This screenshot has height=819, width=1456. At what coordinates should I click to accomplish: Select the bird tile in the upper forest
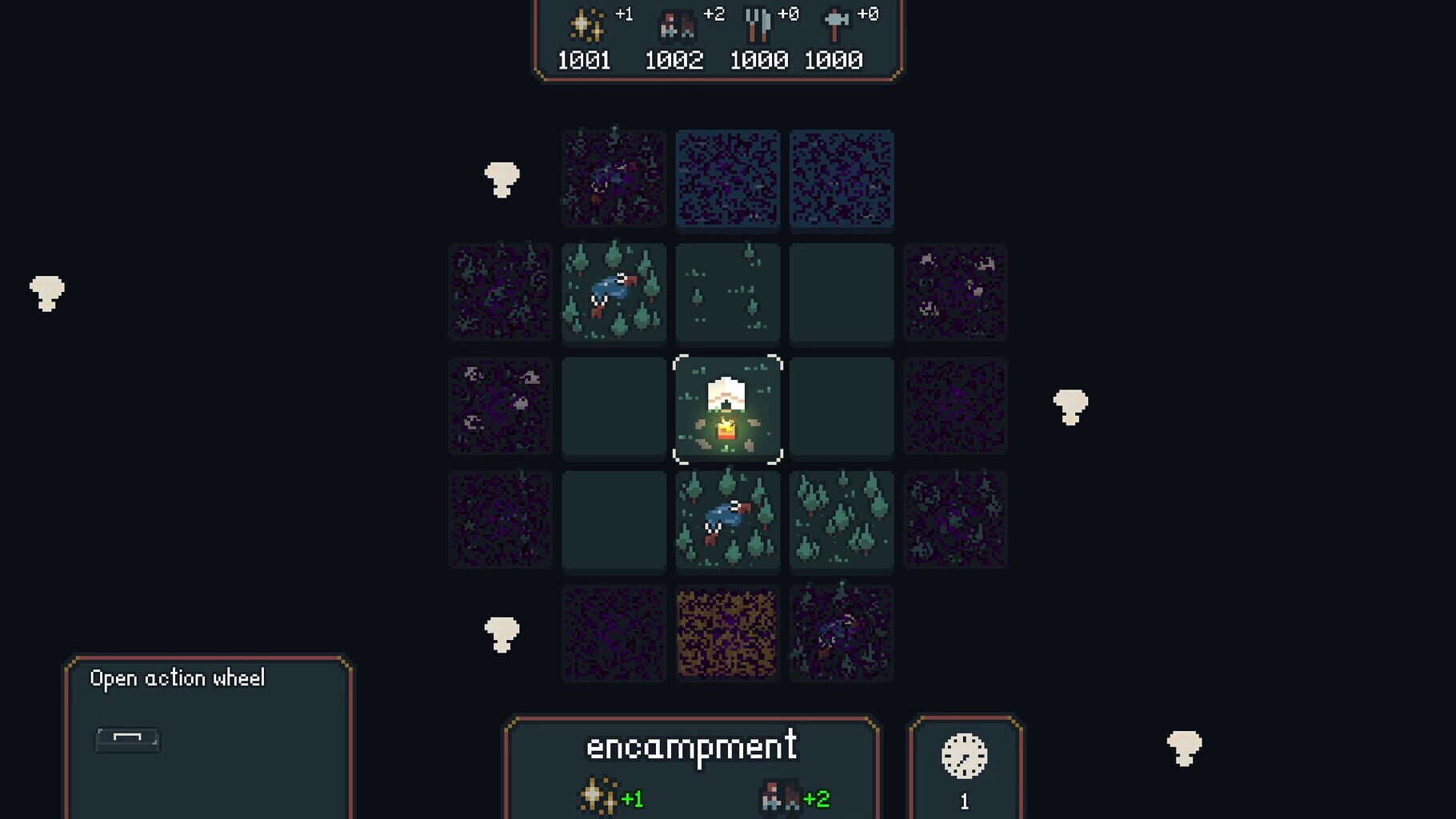pyautogui.click(x=614, y=293)
